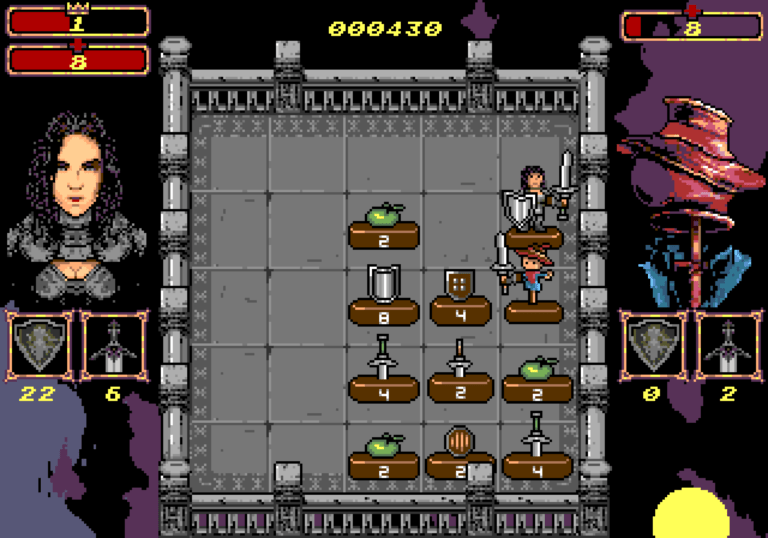This screenshot has height=538, width=768.
Task: Inspect the enemy's shield icon showing 0
Action: coord(652,346)
